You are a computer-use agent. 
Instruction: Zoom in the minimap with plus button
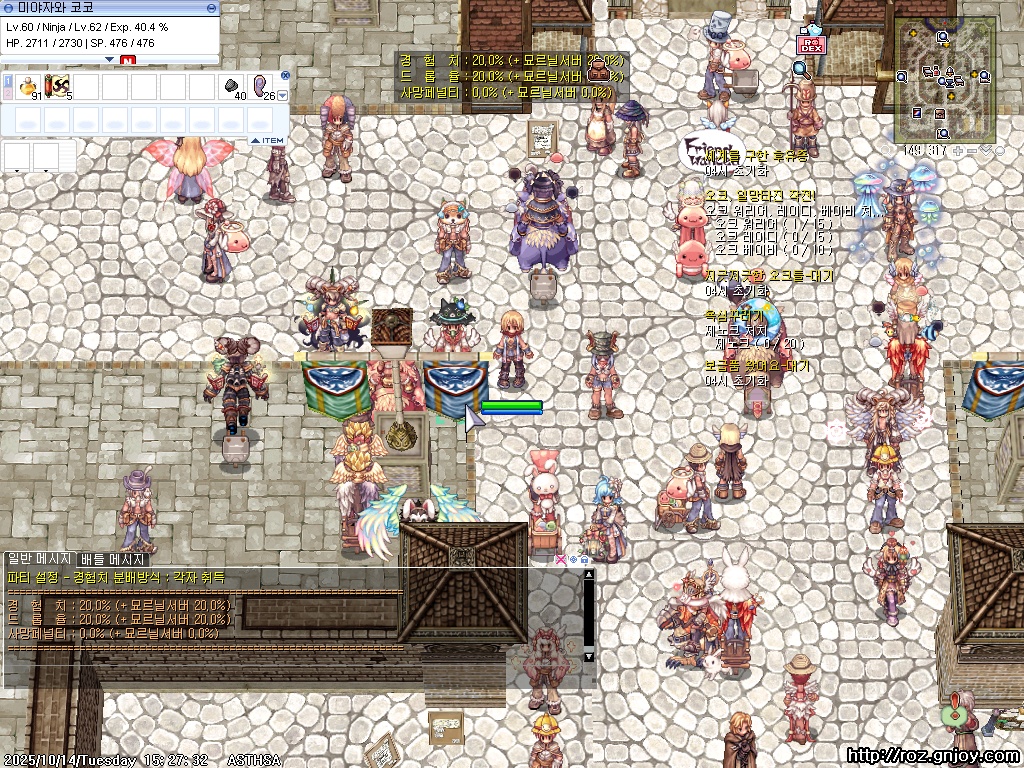click(x=958, y=150)
